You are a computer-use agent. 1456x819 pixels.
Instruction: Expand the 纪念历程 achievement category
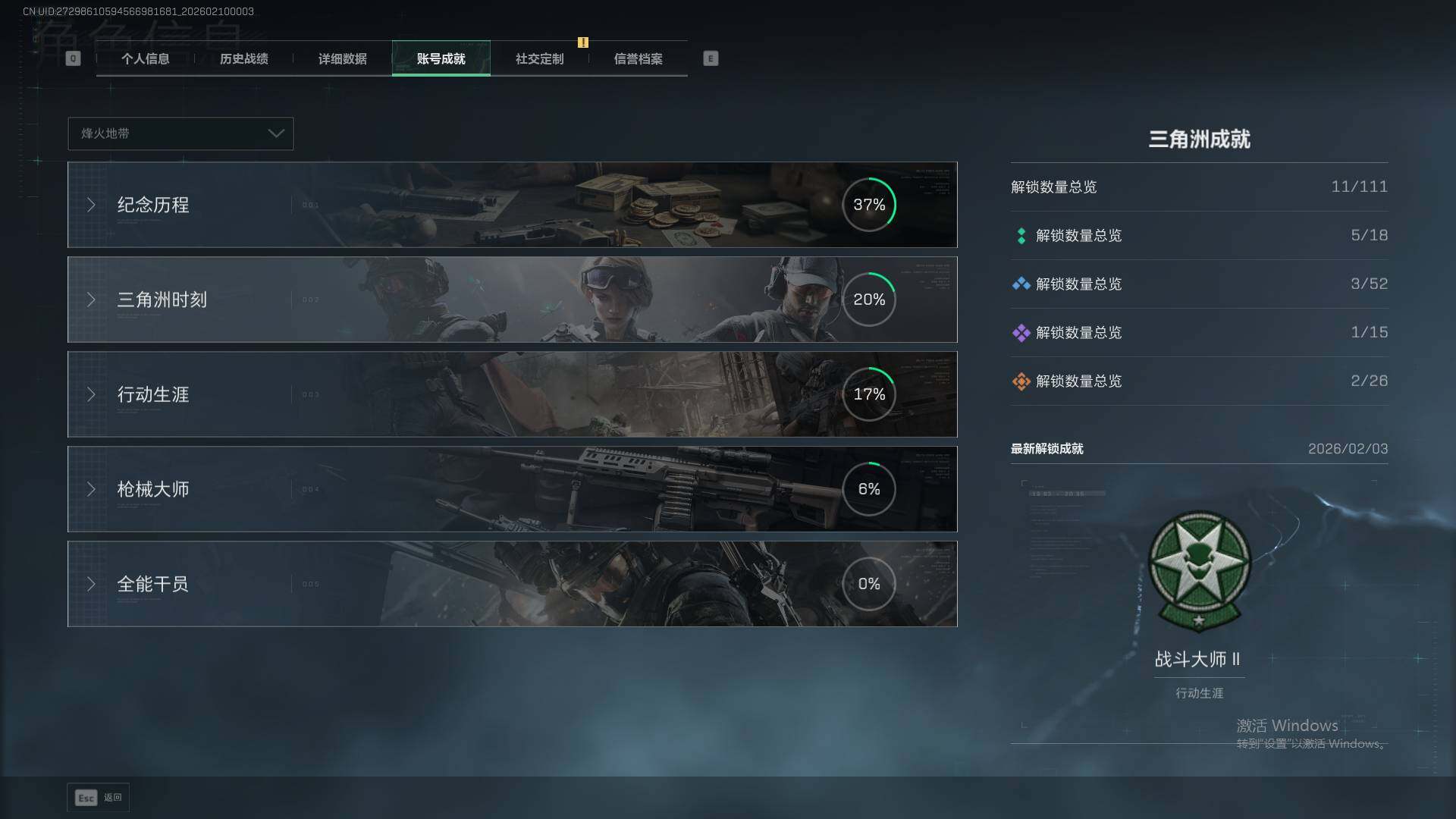(512, 205)
